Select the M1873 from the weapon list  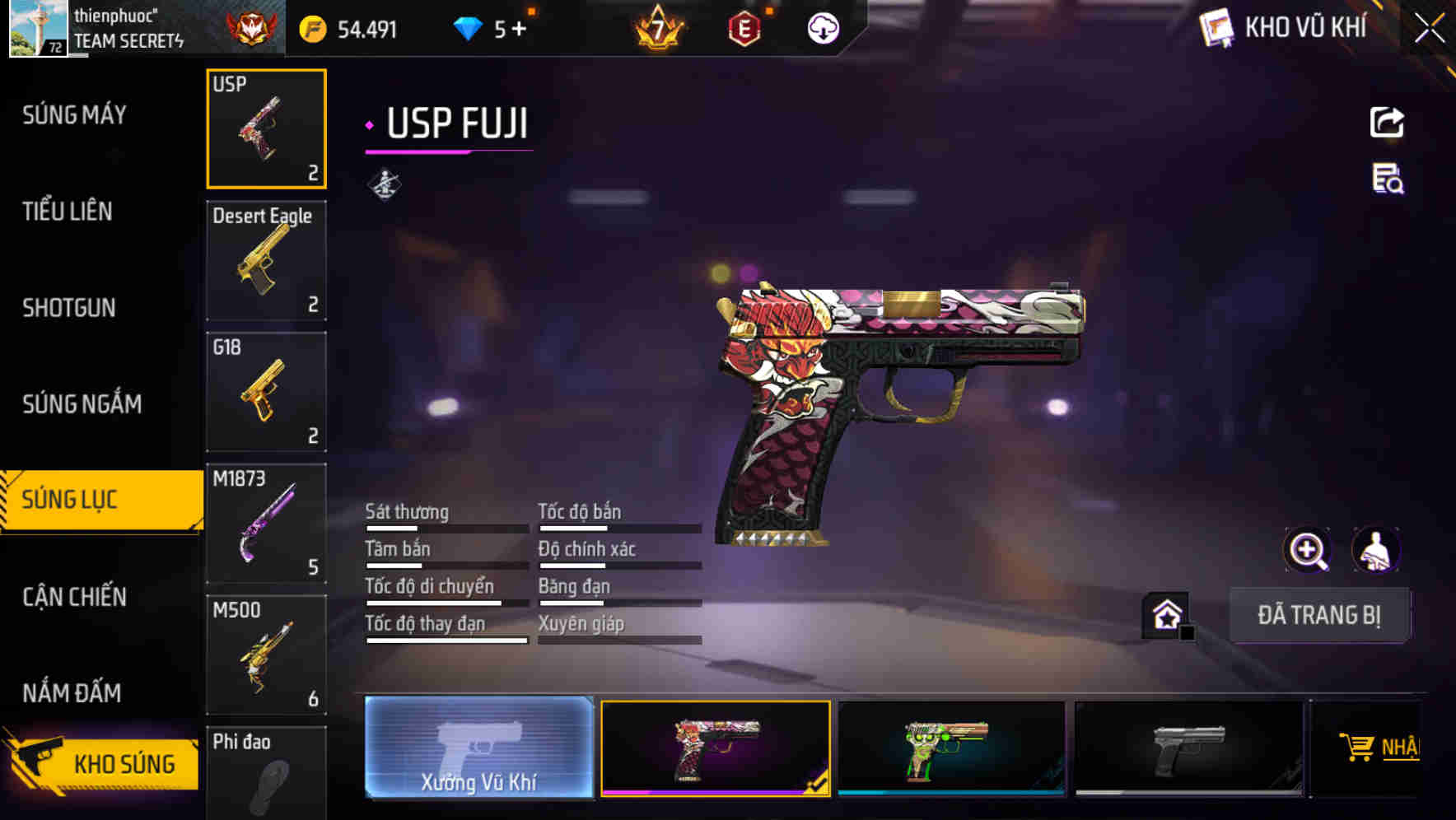click(x=266, y=523)
